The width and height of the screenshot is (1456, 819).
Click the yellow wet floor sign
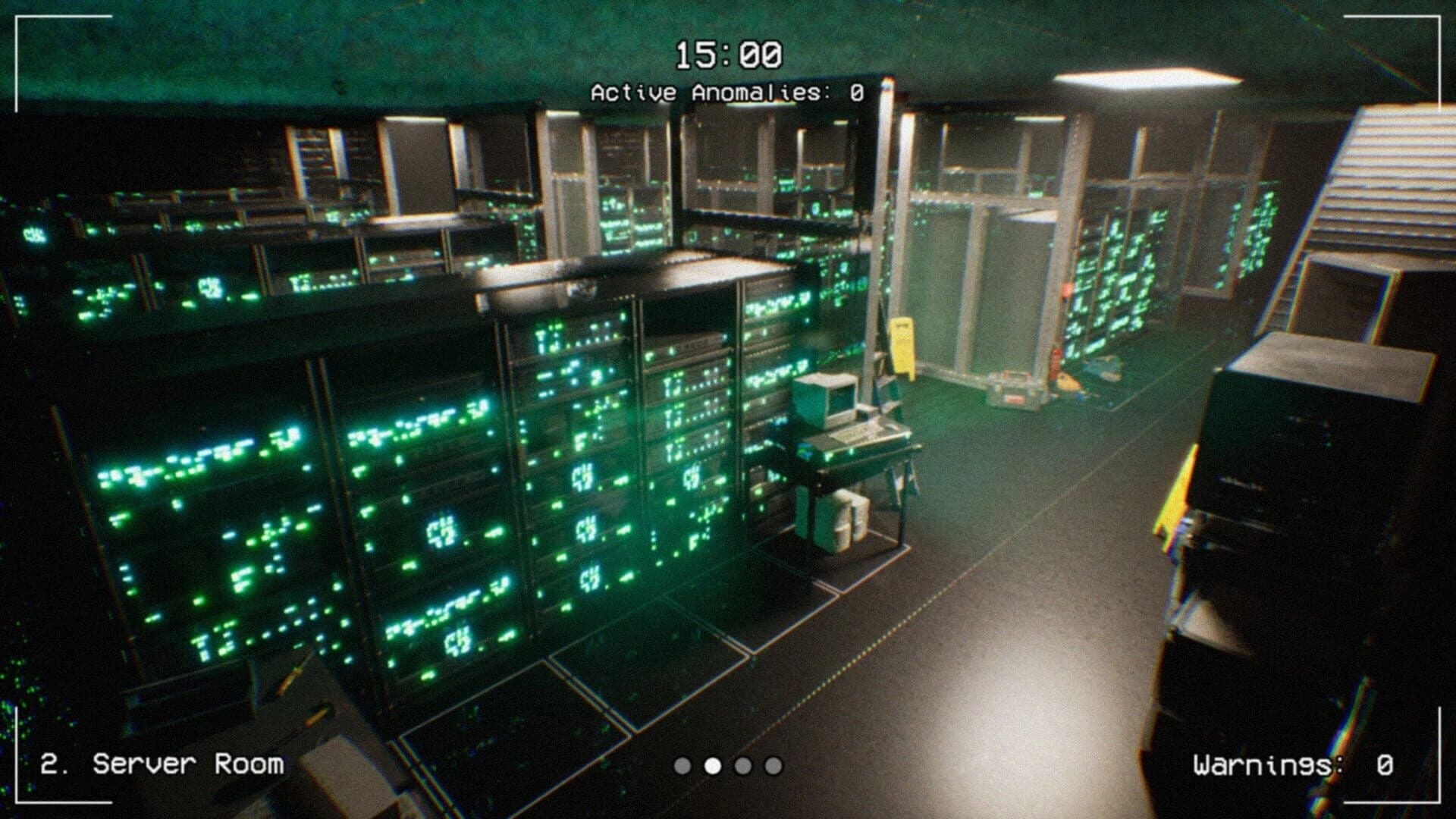click(902, 345)
